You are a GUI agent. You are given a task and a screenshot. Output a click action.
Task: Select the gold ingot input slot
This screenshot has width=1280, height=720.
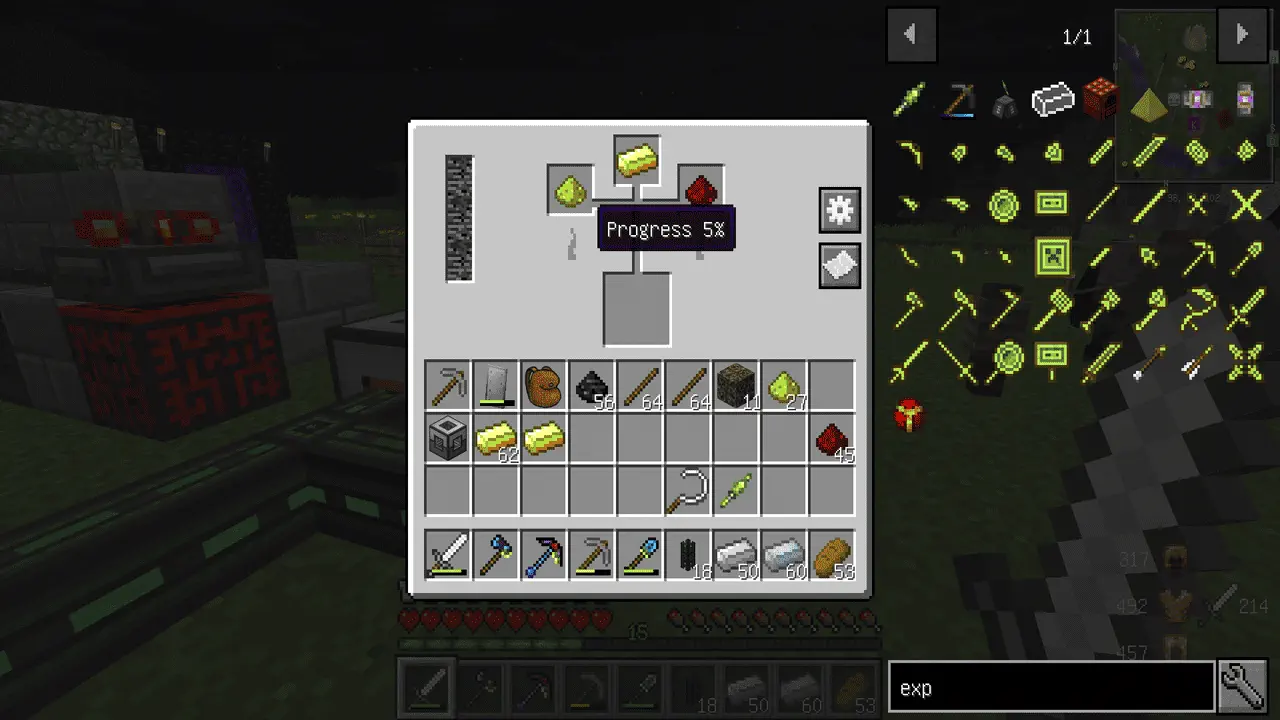point(637,160)
